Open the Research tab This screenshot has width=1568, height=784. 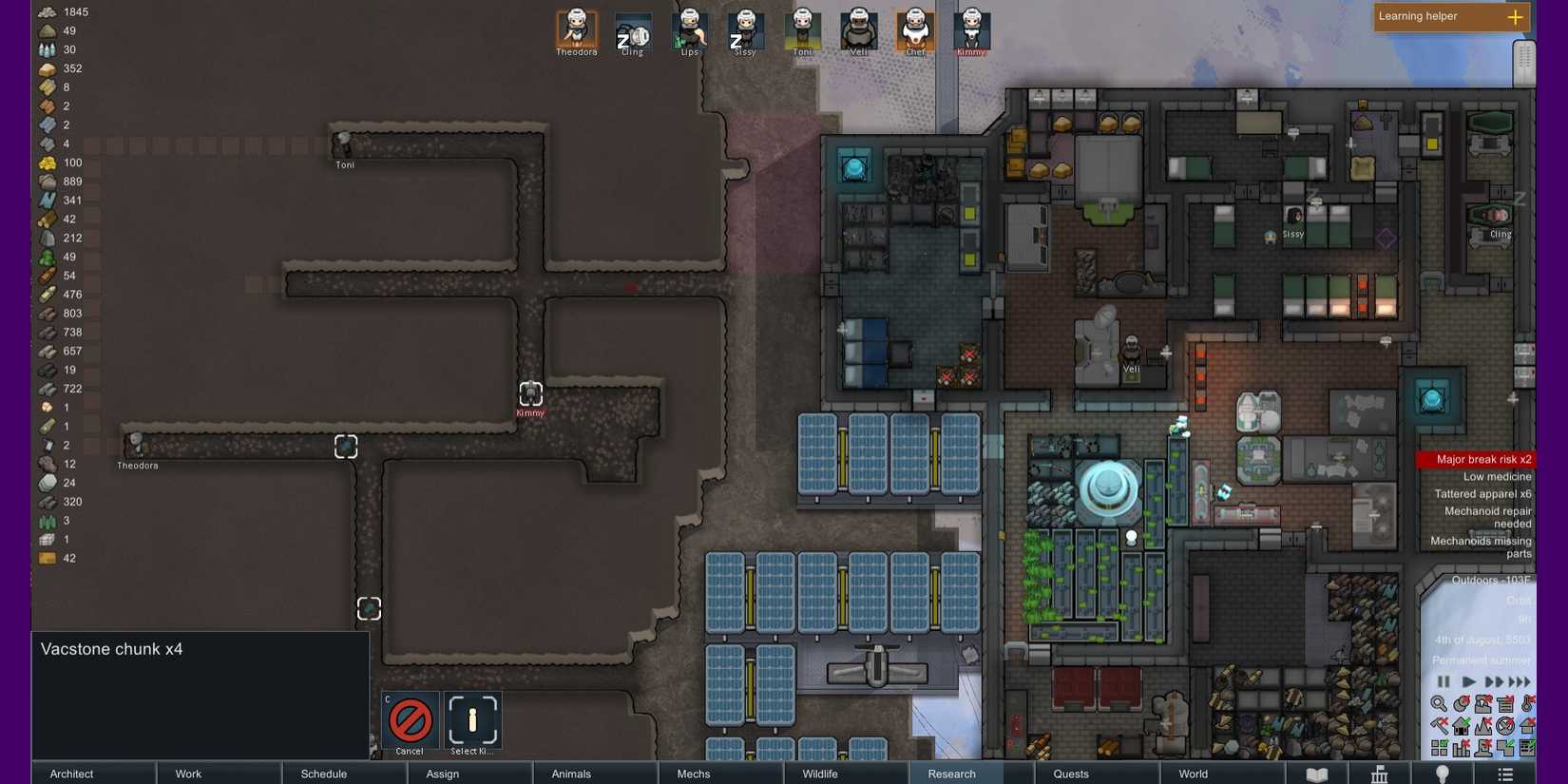coord(951,774)
